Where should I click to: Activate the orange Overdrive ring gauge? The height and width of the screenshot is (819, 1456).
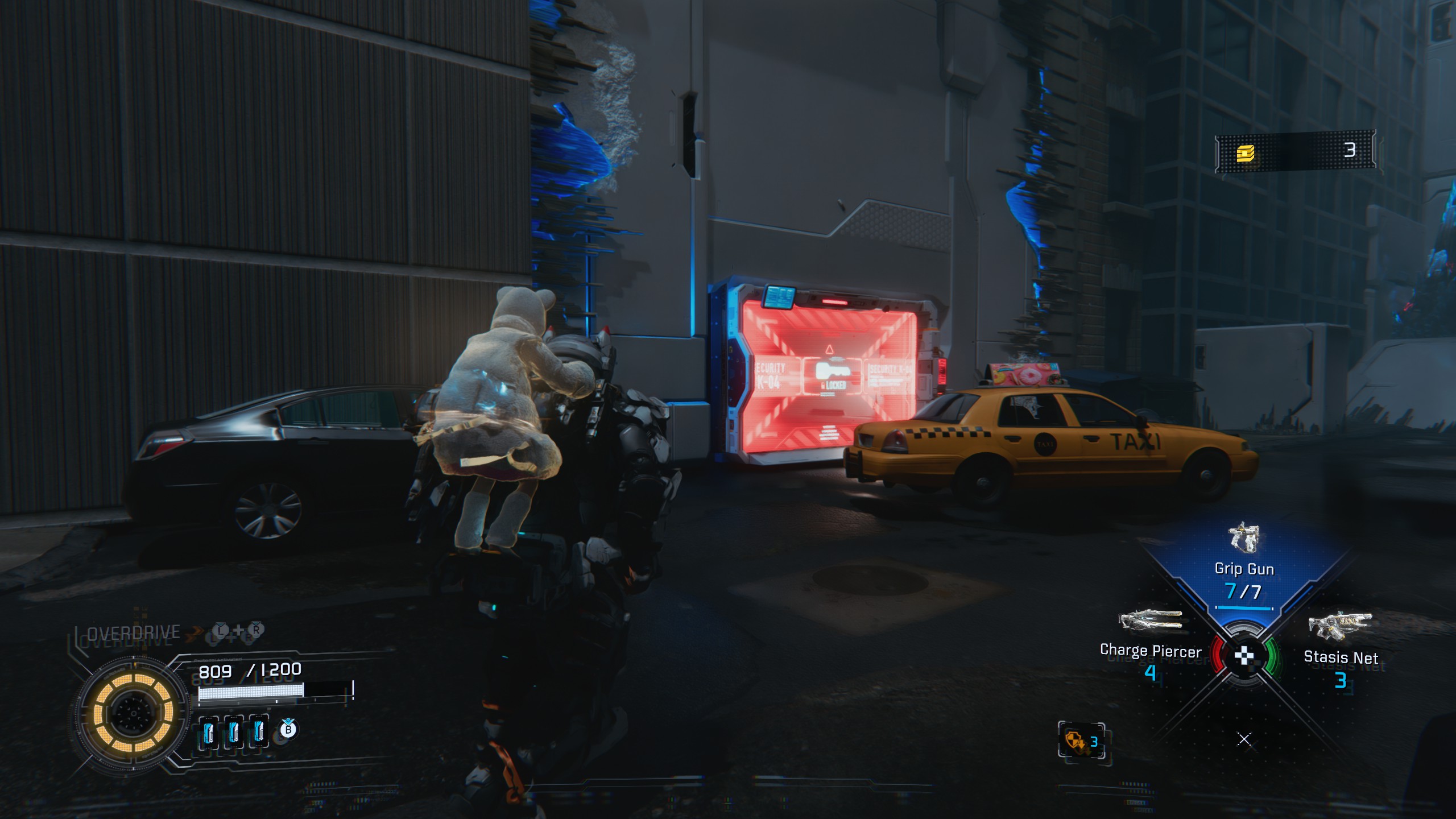tap(133, 713)
